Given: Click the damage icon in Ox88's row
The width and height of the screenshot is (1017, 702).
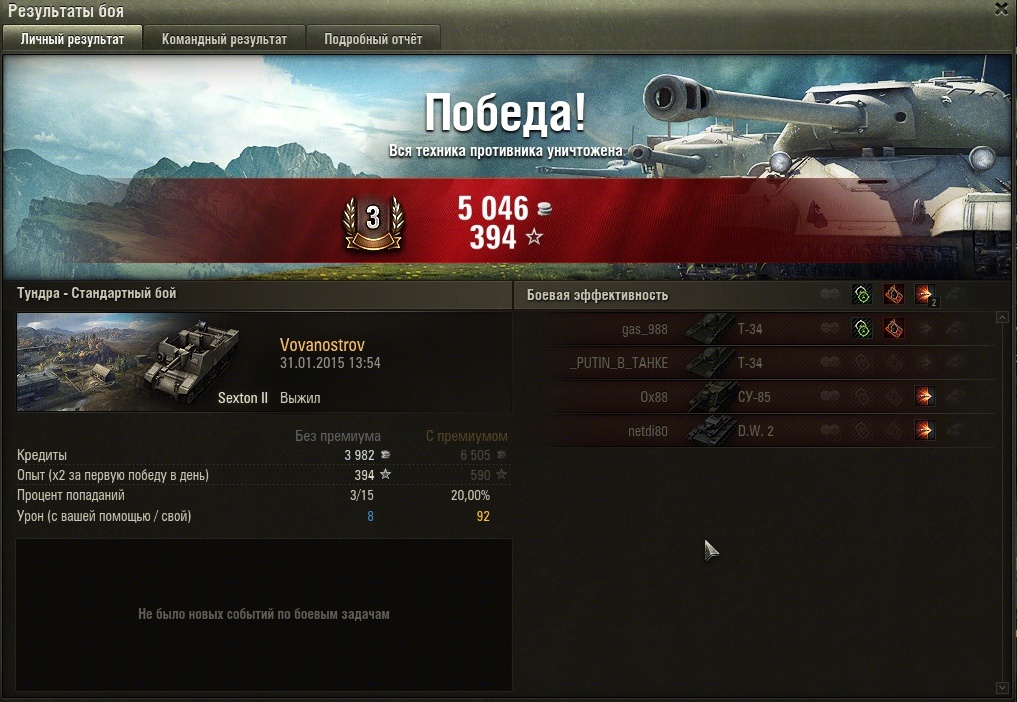Looking at the screenshot, I should click(925, 397).
